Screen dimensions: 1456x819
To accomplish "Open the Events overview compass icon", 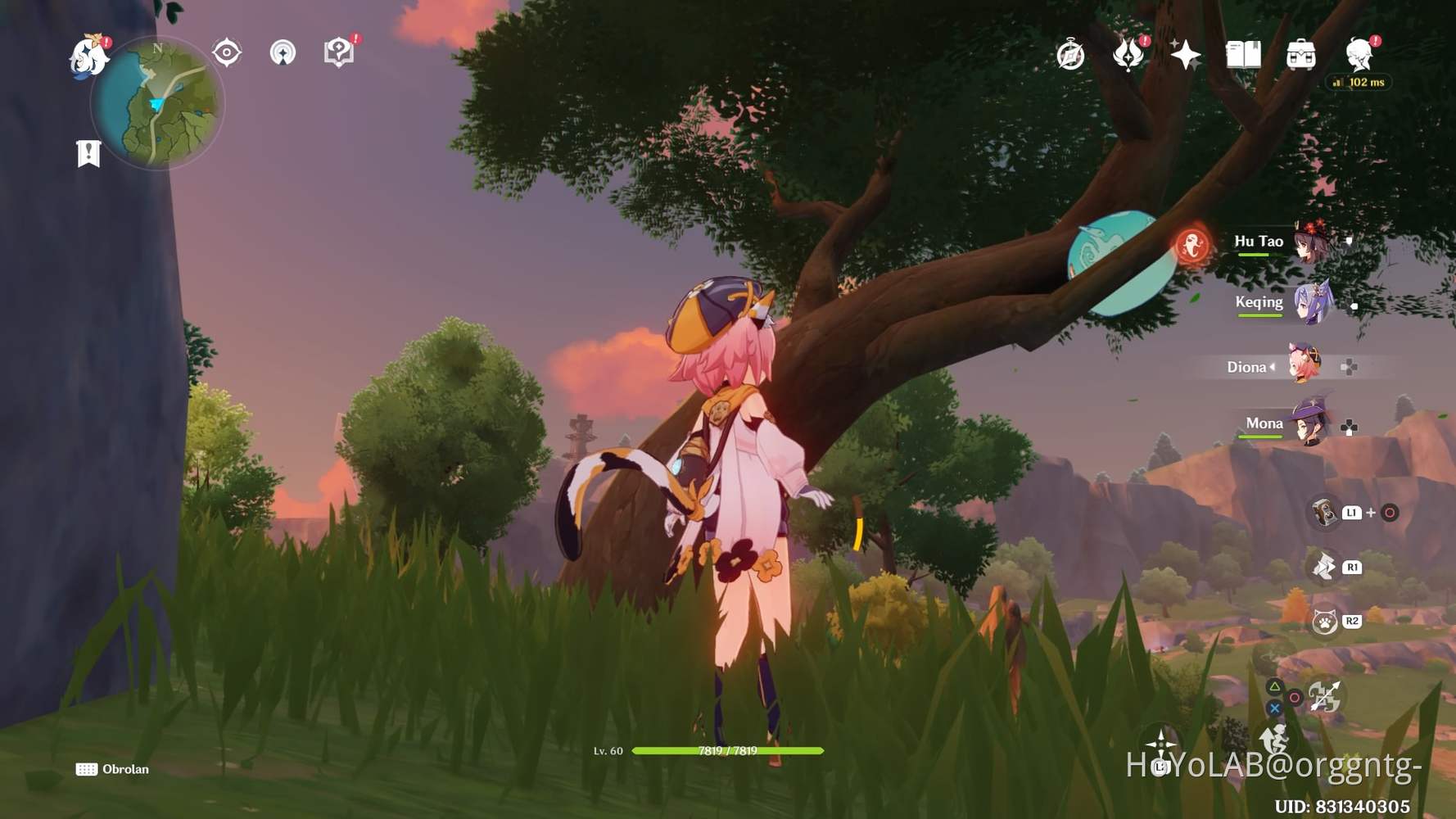I will pos(1070,54).
